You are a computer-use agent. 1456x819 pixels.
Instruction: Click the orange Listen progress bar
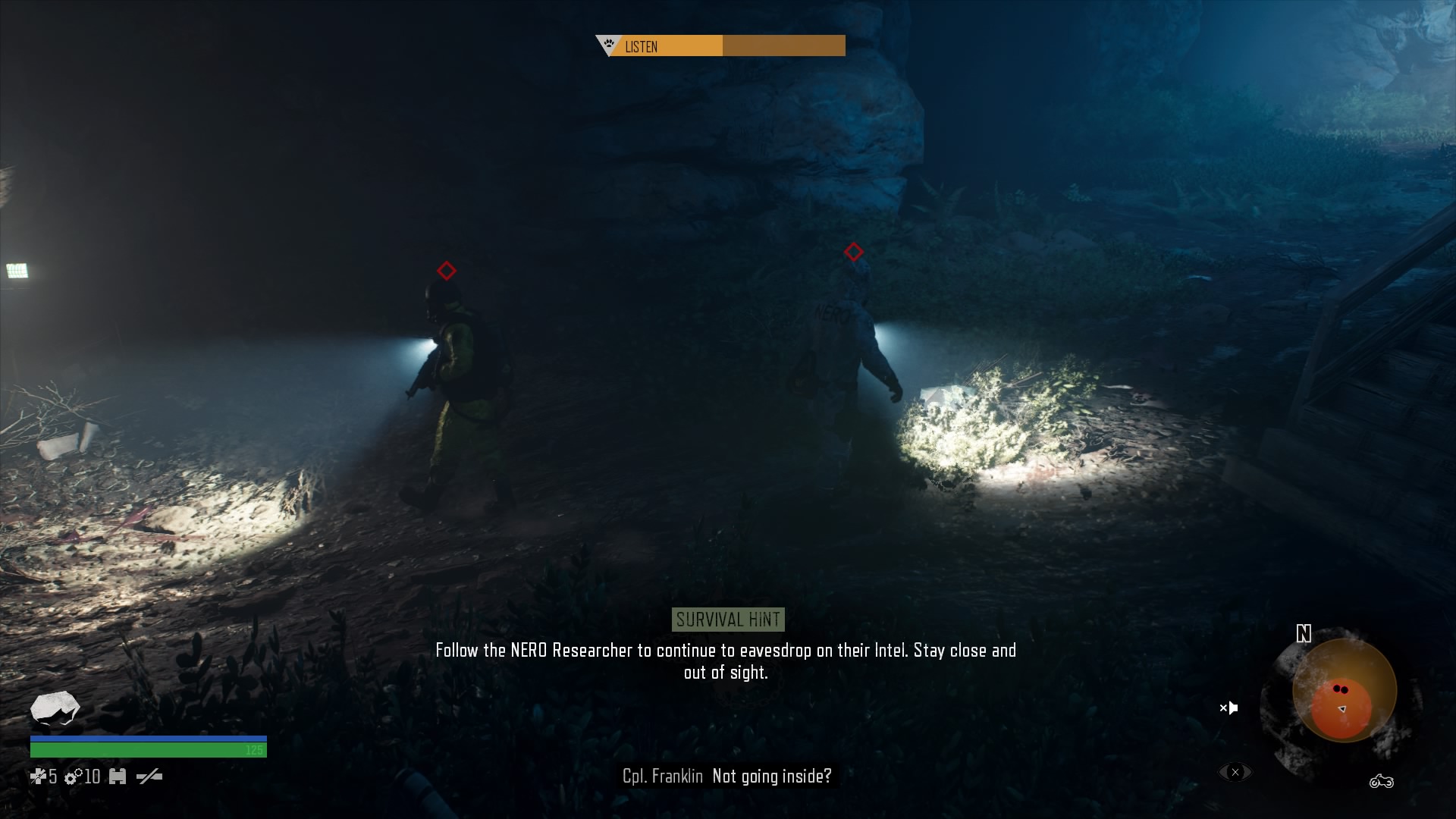point(671,46)
